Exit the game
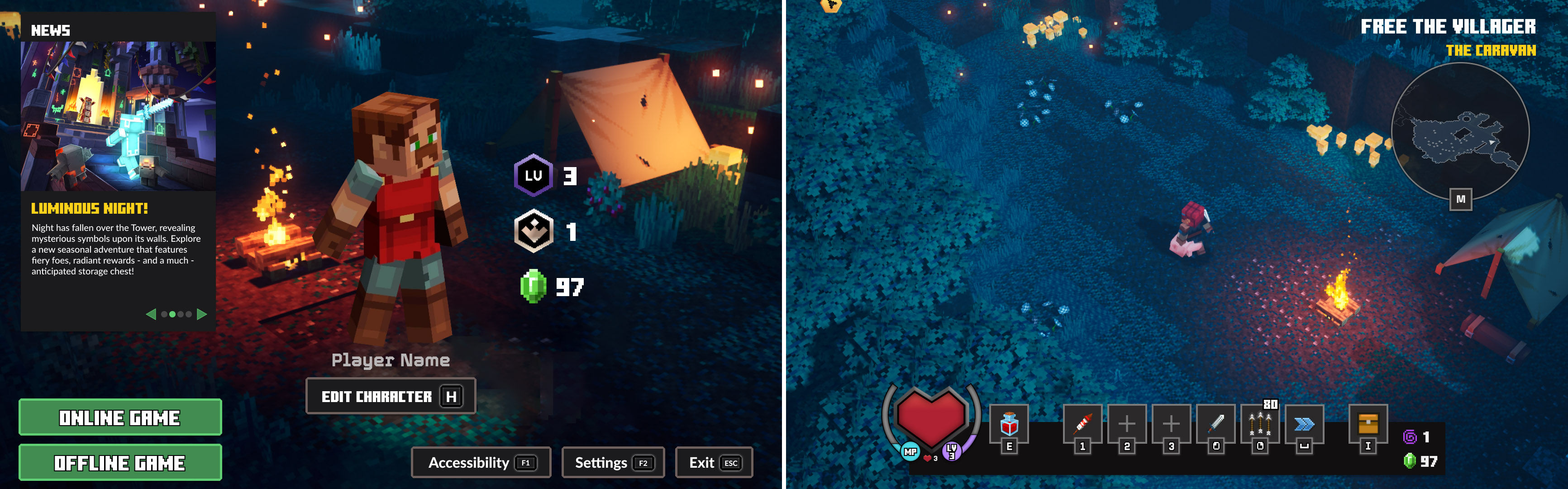Viewport: 1568px width, 489px height. coord(713,463)
